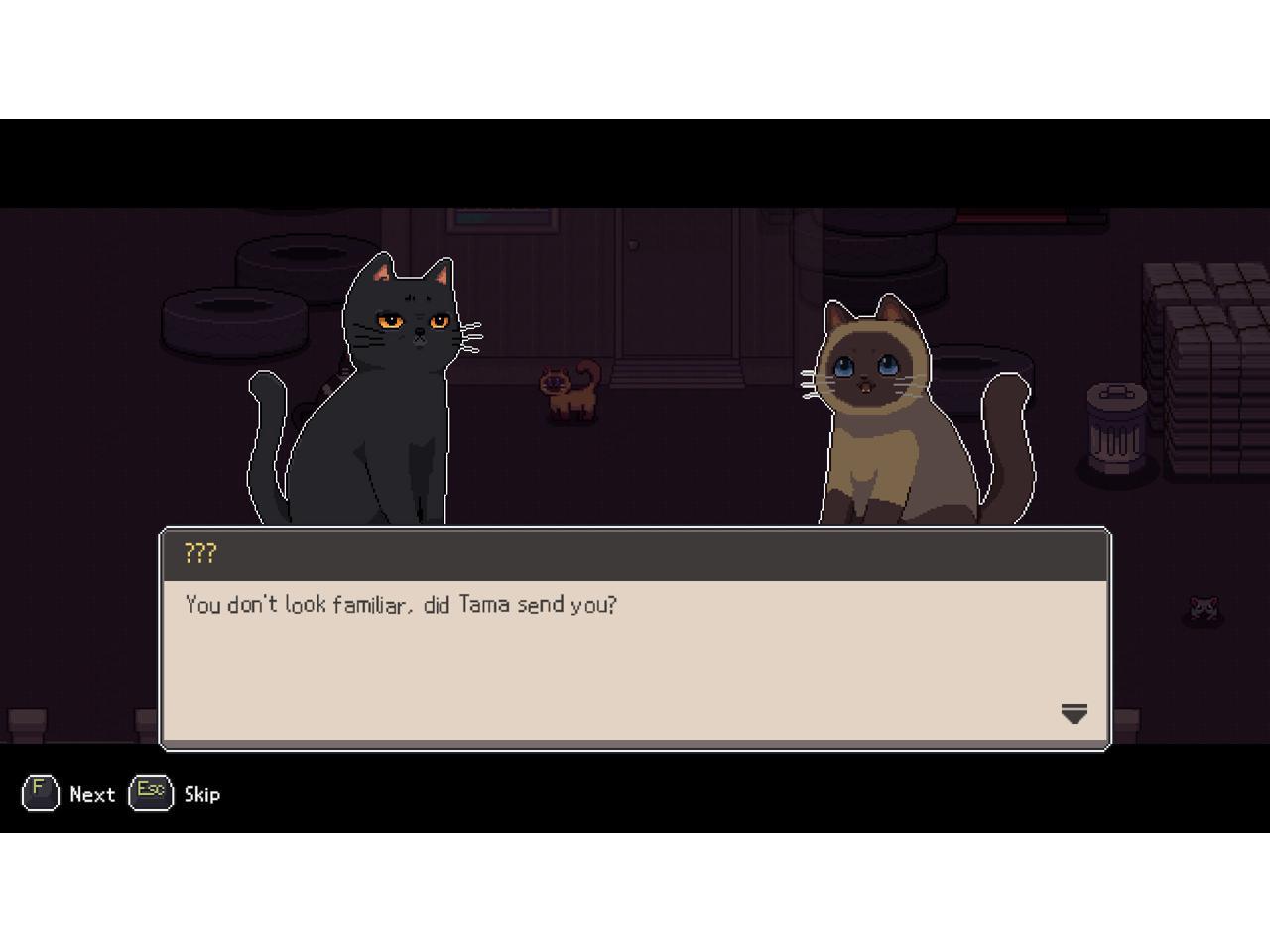Click the dialogue continue arrow

(x=1074, y=713)
